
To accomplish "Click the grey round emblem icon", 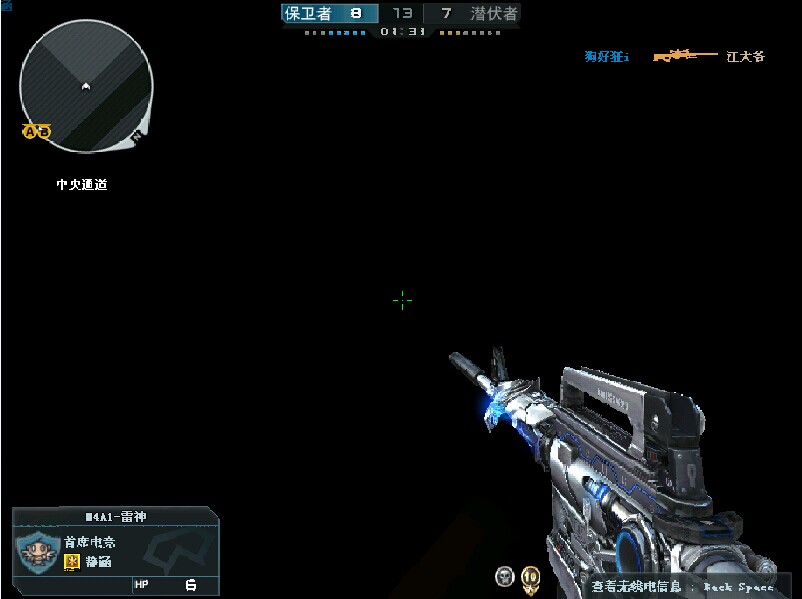I will pyautogui.click(x=504, y=577).
